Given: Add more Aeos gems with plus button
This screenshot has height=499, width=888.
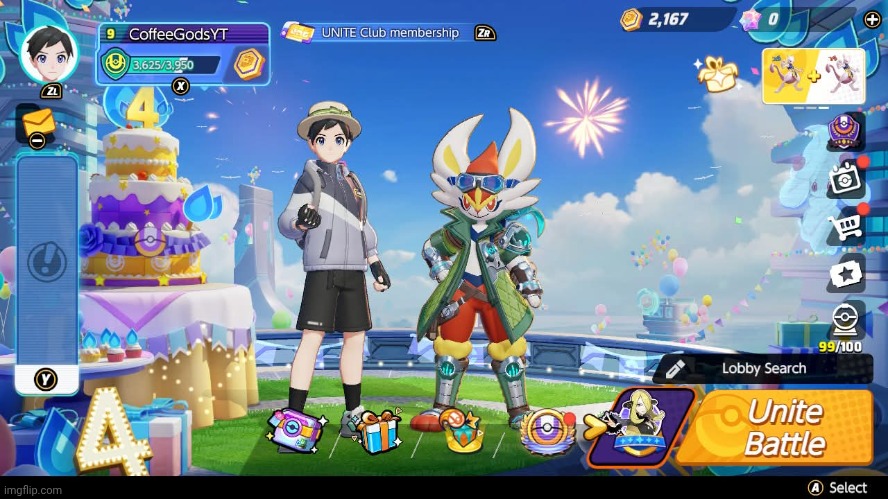Looking at the screenshot, I should (x=873, y=19).
